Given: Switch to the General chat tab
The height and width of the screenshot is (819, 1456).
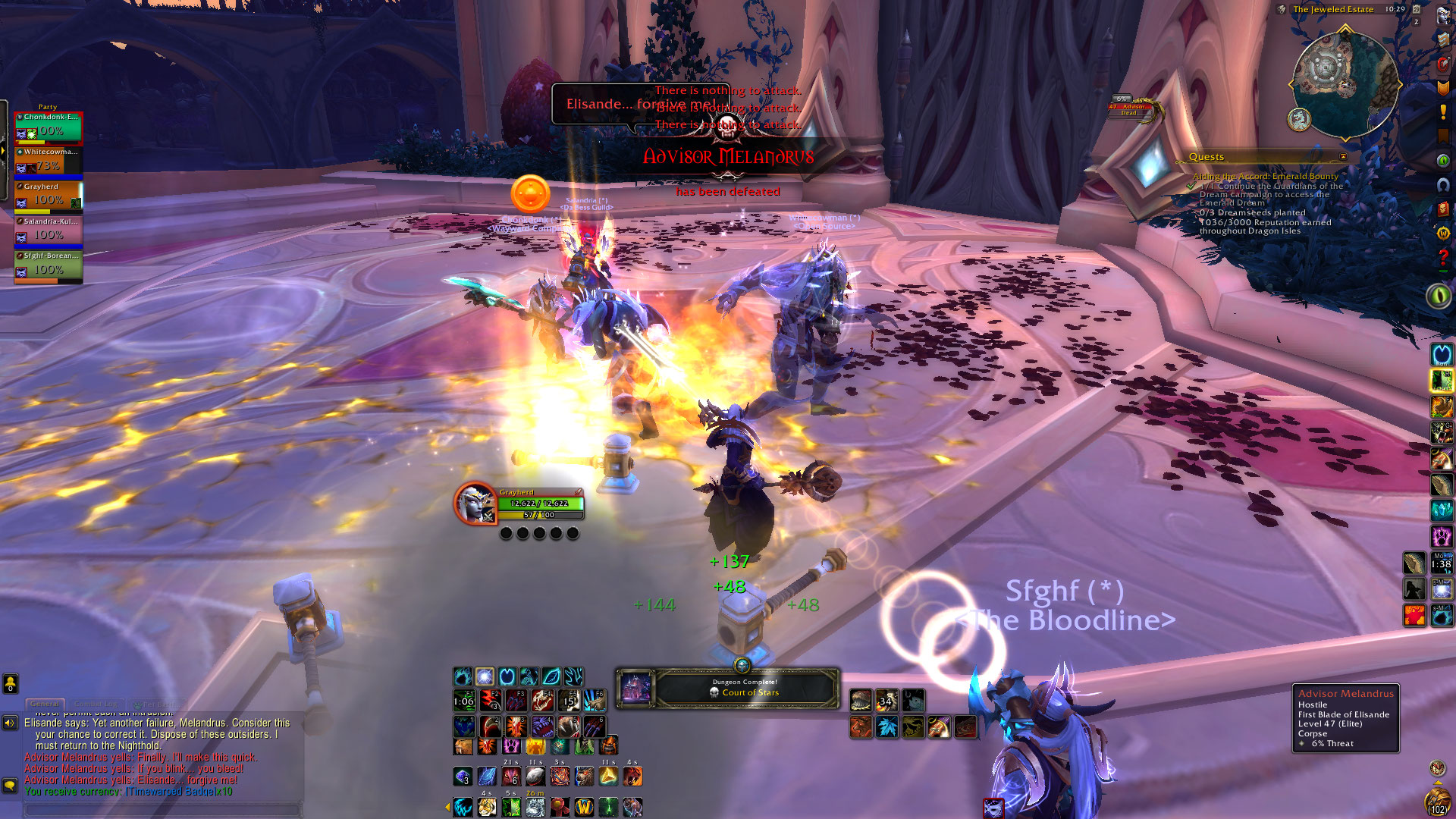Looking at the screenshot, I should [x=45, y=704].
